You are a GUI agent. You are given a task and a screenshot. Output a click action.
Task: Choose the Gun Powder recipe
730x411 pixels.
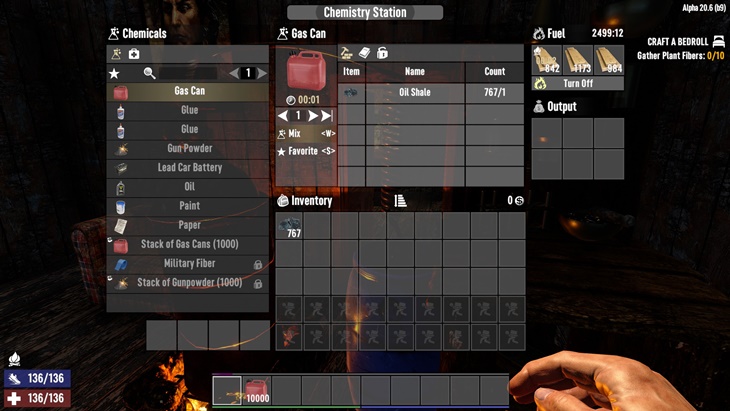(x=188, y=149)
